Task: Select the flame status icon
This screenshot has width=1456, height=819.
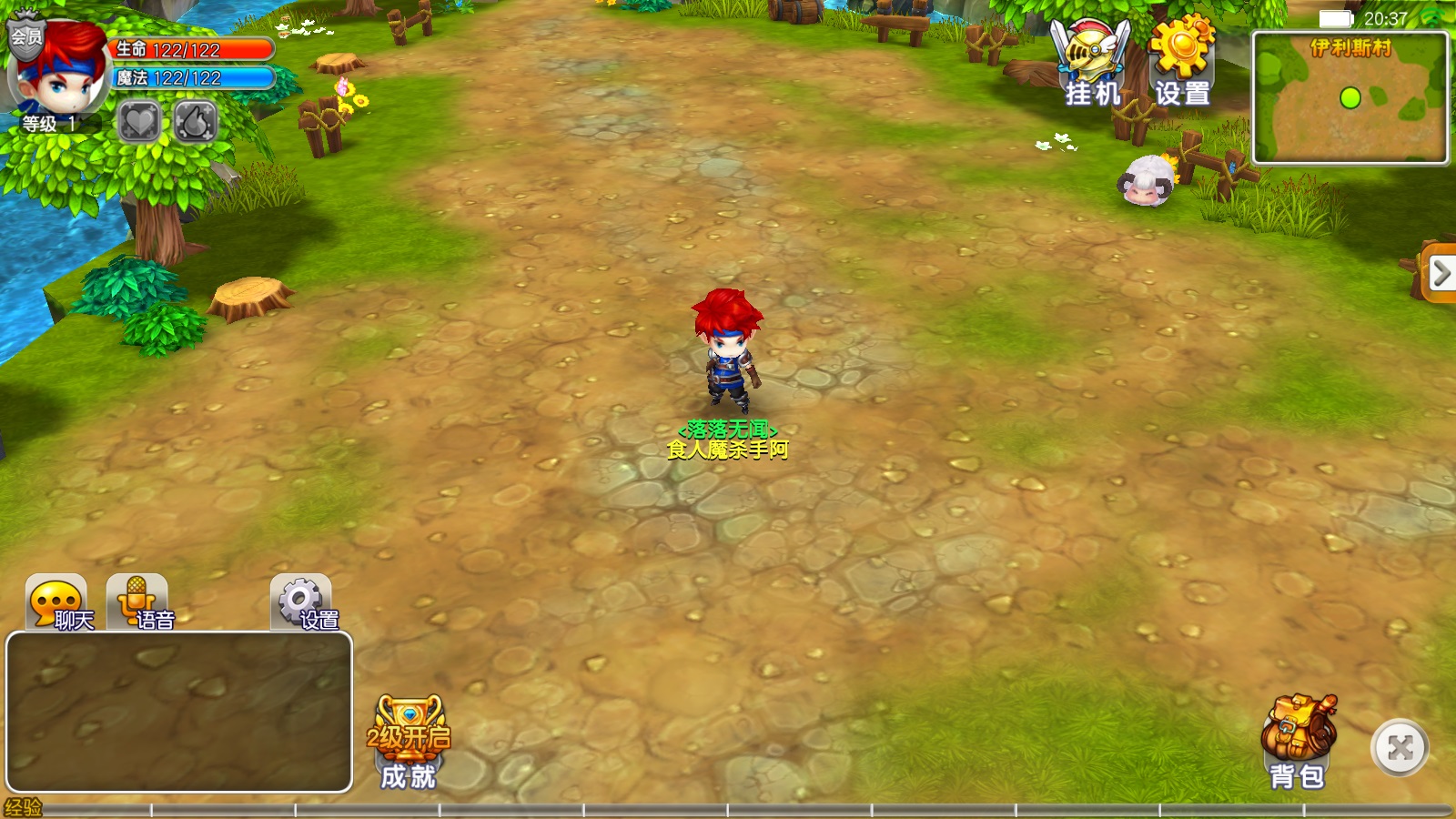Action: tap(195, 121)
